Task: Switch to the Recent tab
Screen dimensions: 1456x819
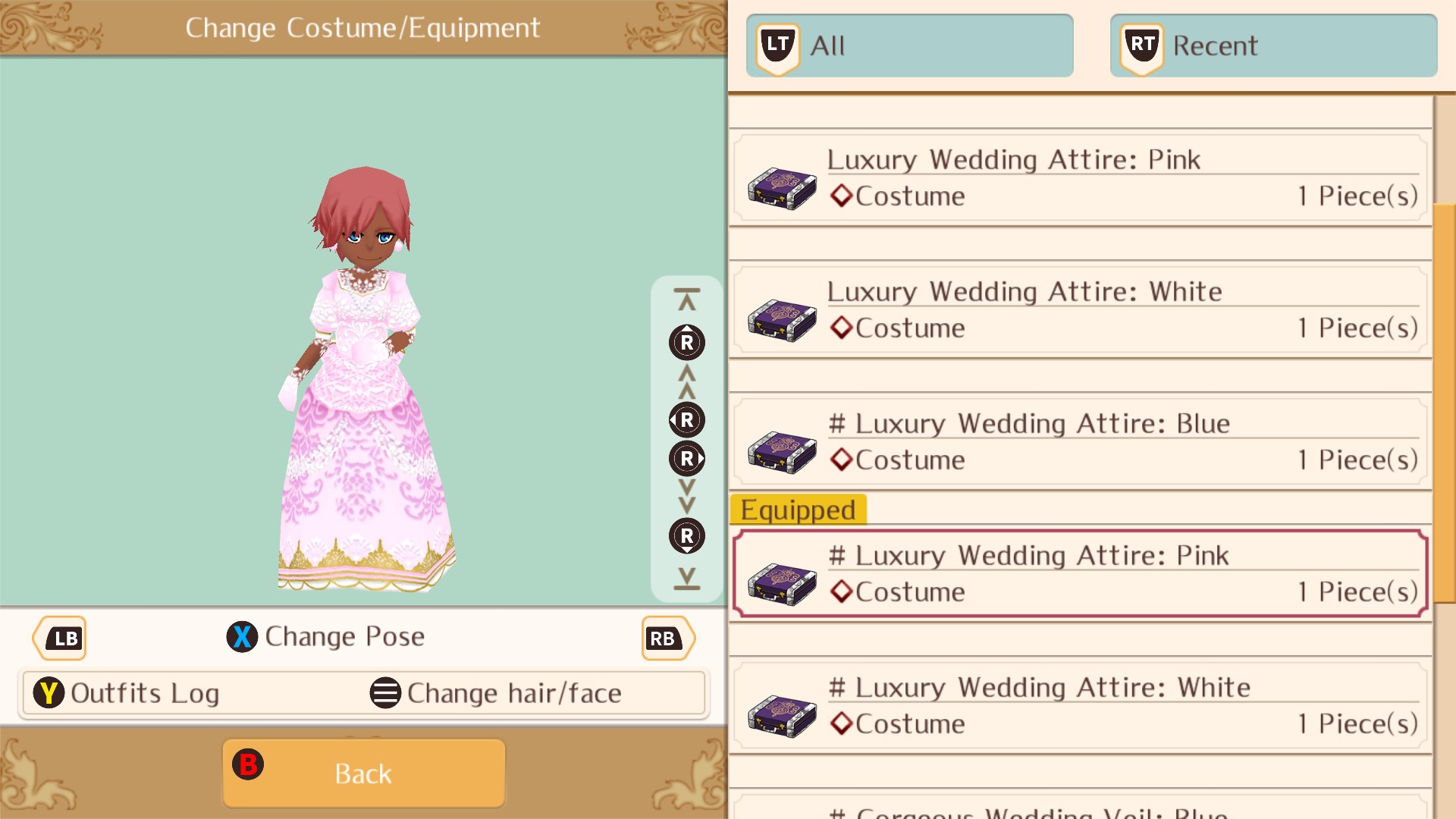Action: [1272, 45]
